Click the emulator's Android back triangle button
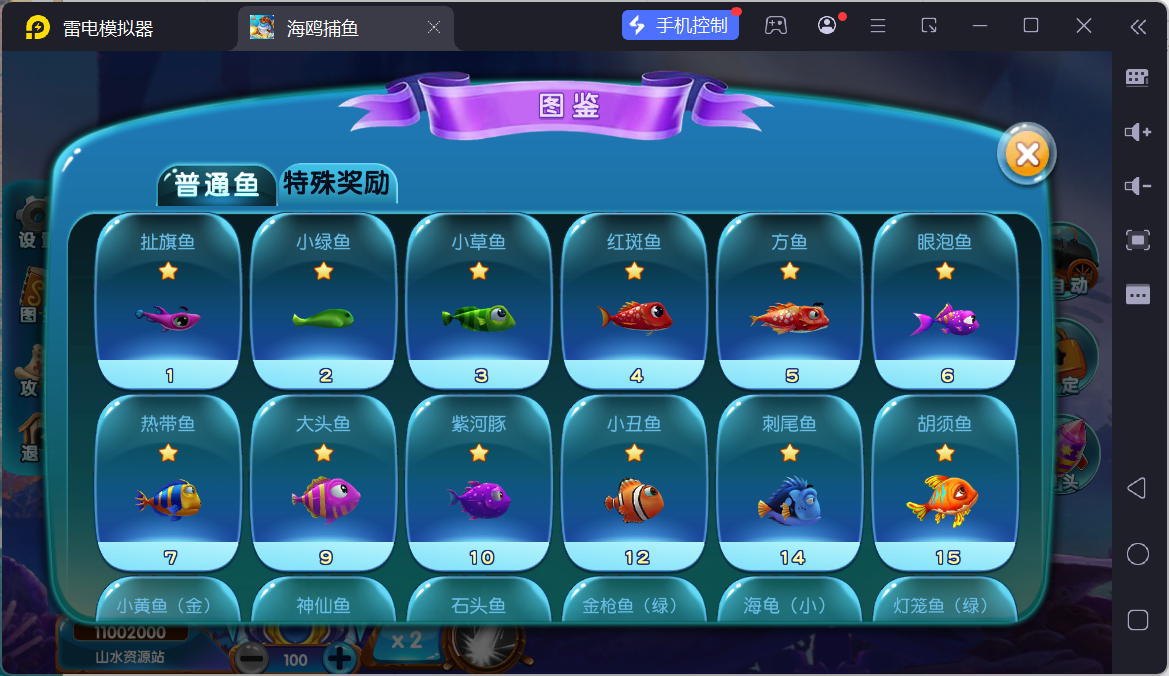Image resolution: width=1169 pixels, height=676 pixels. point(1137,488)
